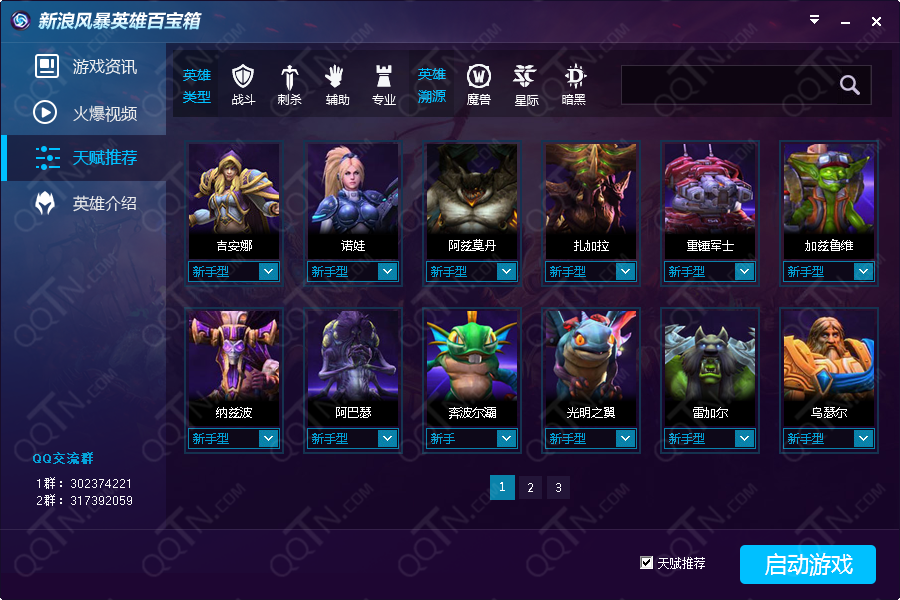Open the 英雄介绍 hero introduction section
The height and width of the screenshot is (600, 900).
point(85,203)
